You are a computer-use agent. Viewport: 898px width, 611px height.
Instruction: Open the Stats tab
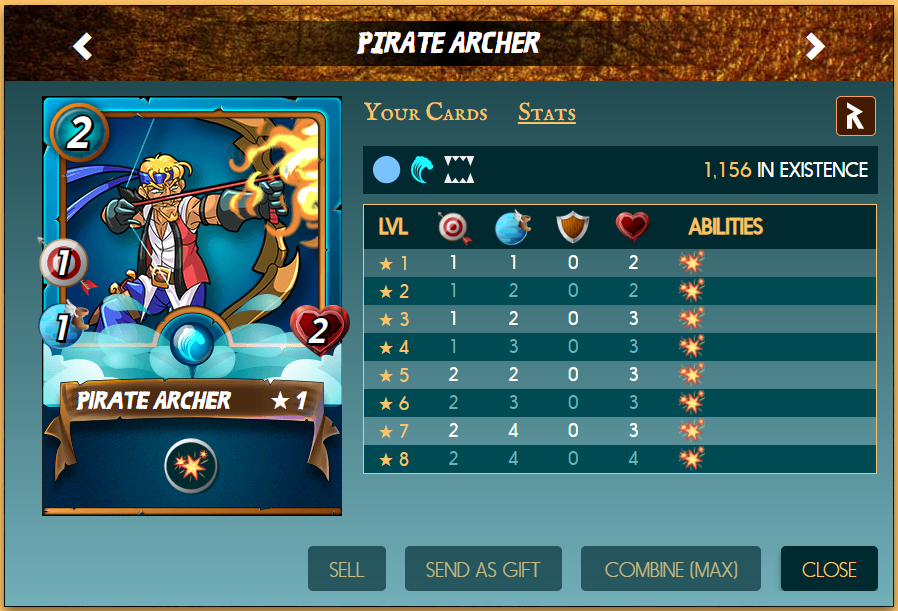point(546,113)
